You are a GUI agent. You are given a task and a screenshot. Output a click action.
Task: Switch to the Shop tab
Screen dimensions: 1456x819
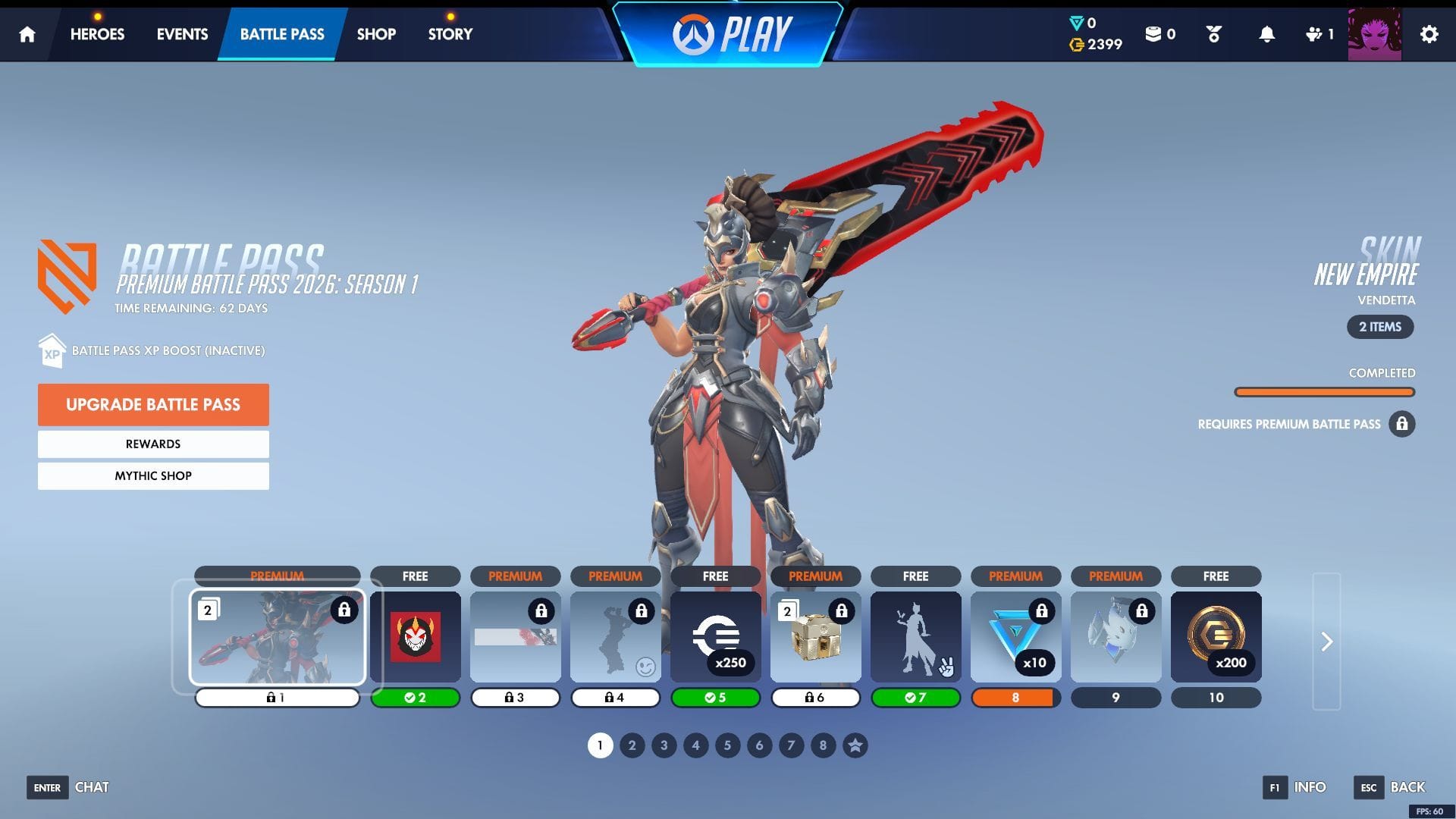pyautogui.click(x=376, y=34)
